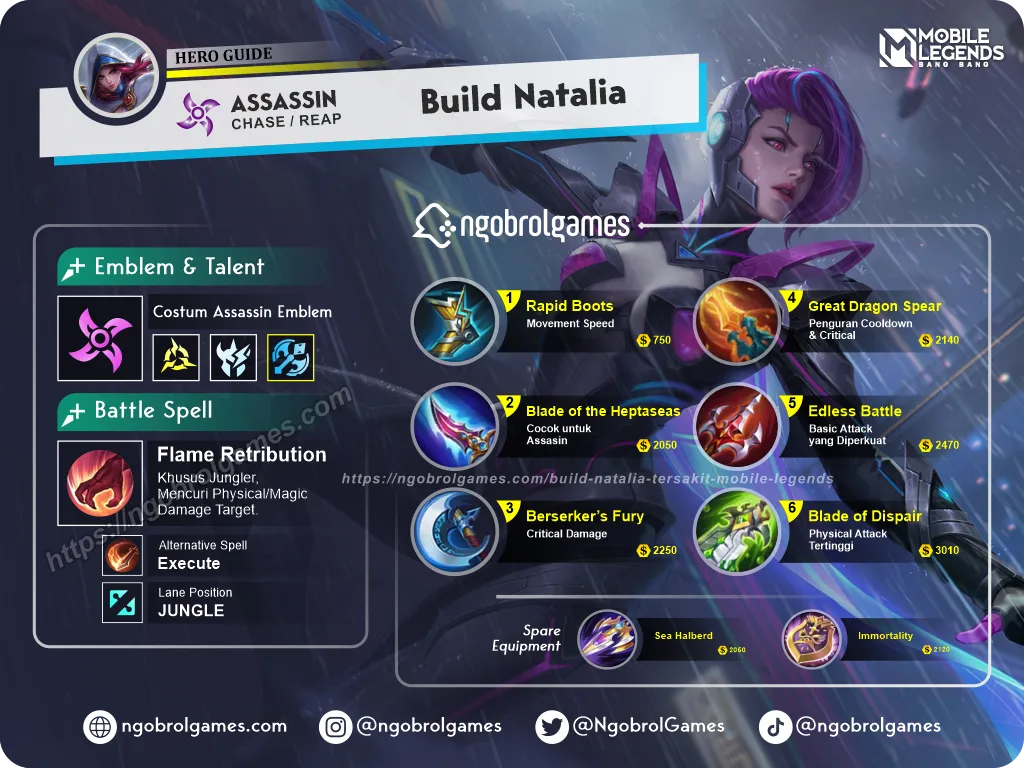Screen dimensions: 1024x768
Task: Choose the Execute alternative spell icon
Action: pos(123,555)
